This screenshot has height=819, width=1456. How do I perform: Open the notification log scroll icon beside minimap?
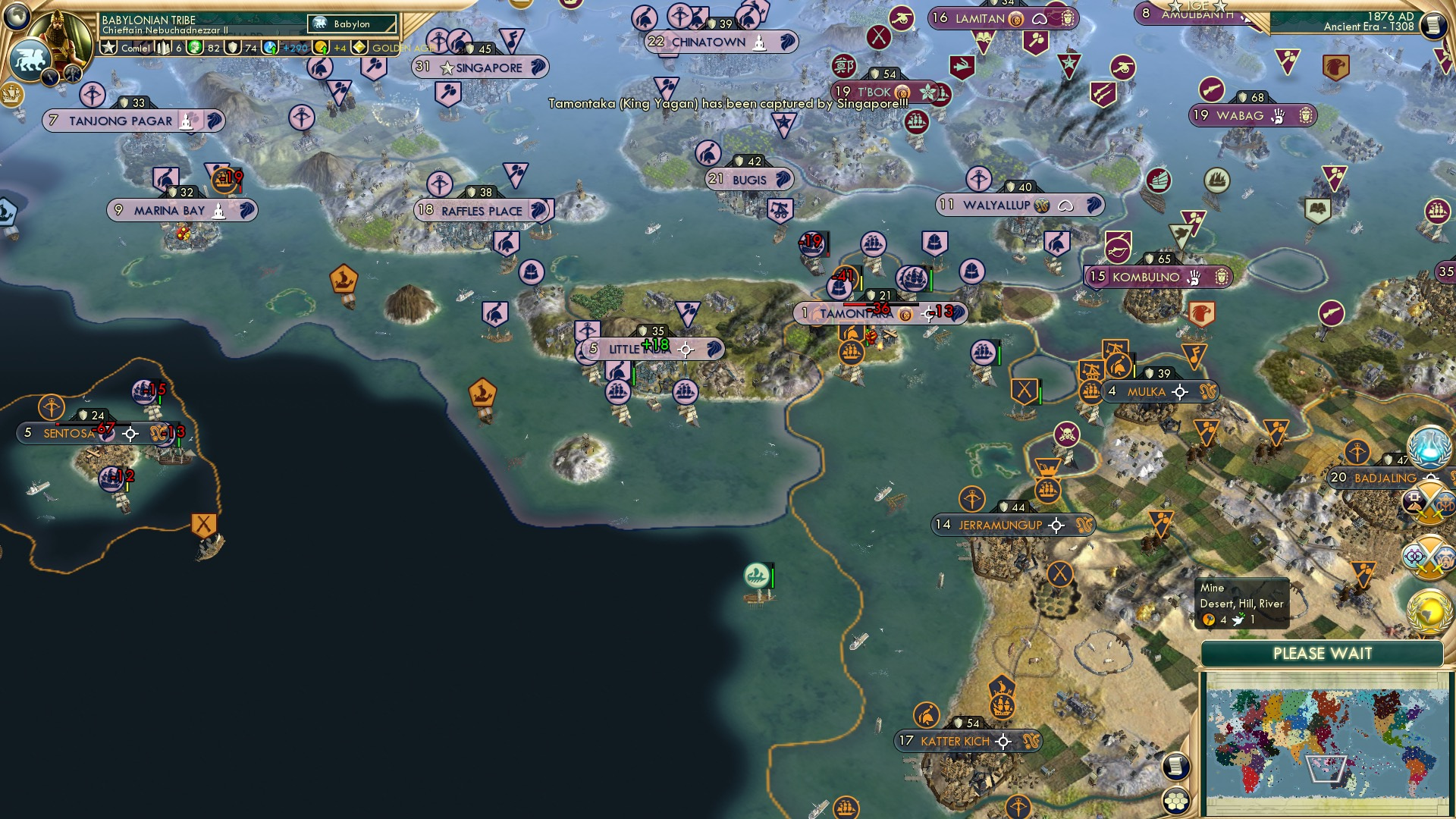[x=1177, y=766]
